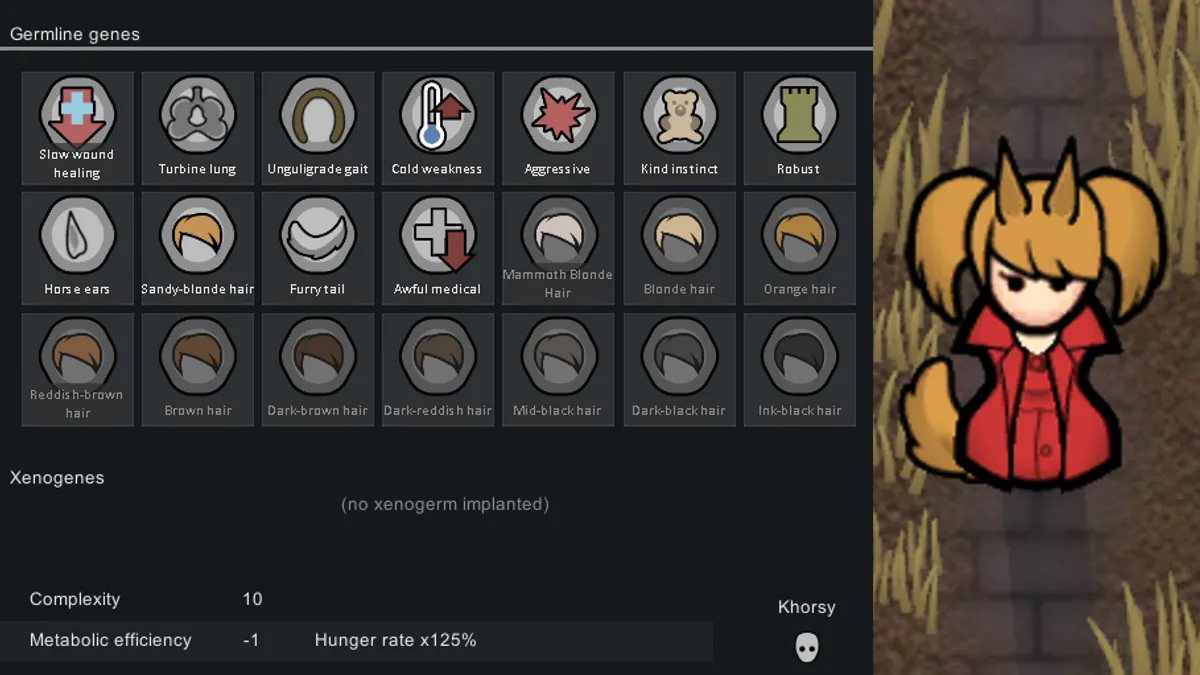Select the Aggressive gene tile
The image size is (1200, 675).
(x=558, y=127)
